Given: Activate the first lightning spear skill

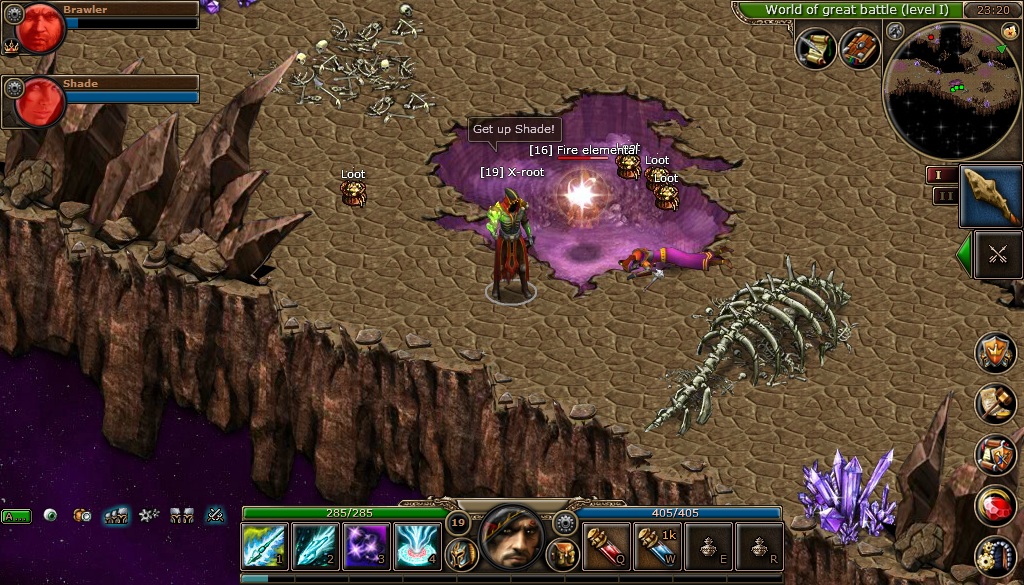Looking at the screenshot, I should [265, 546].
